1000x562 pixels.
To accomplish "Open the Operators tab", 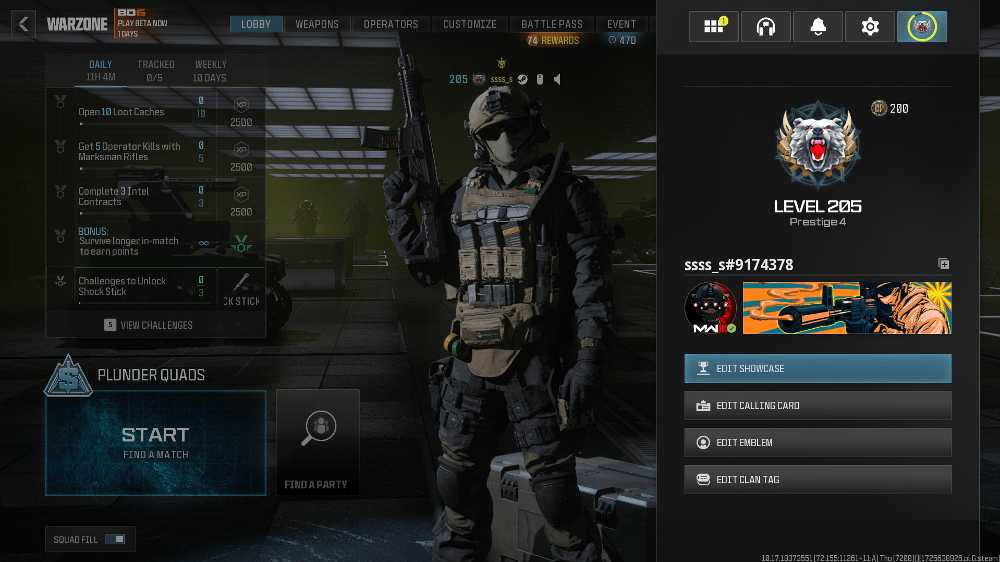I will point(391,24).
